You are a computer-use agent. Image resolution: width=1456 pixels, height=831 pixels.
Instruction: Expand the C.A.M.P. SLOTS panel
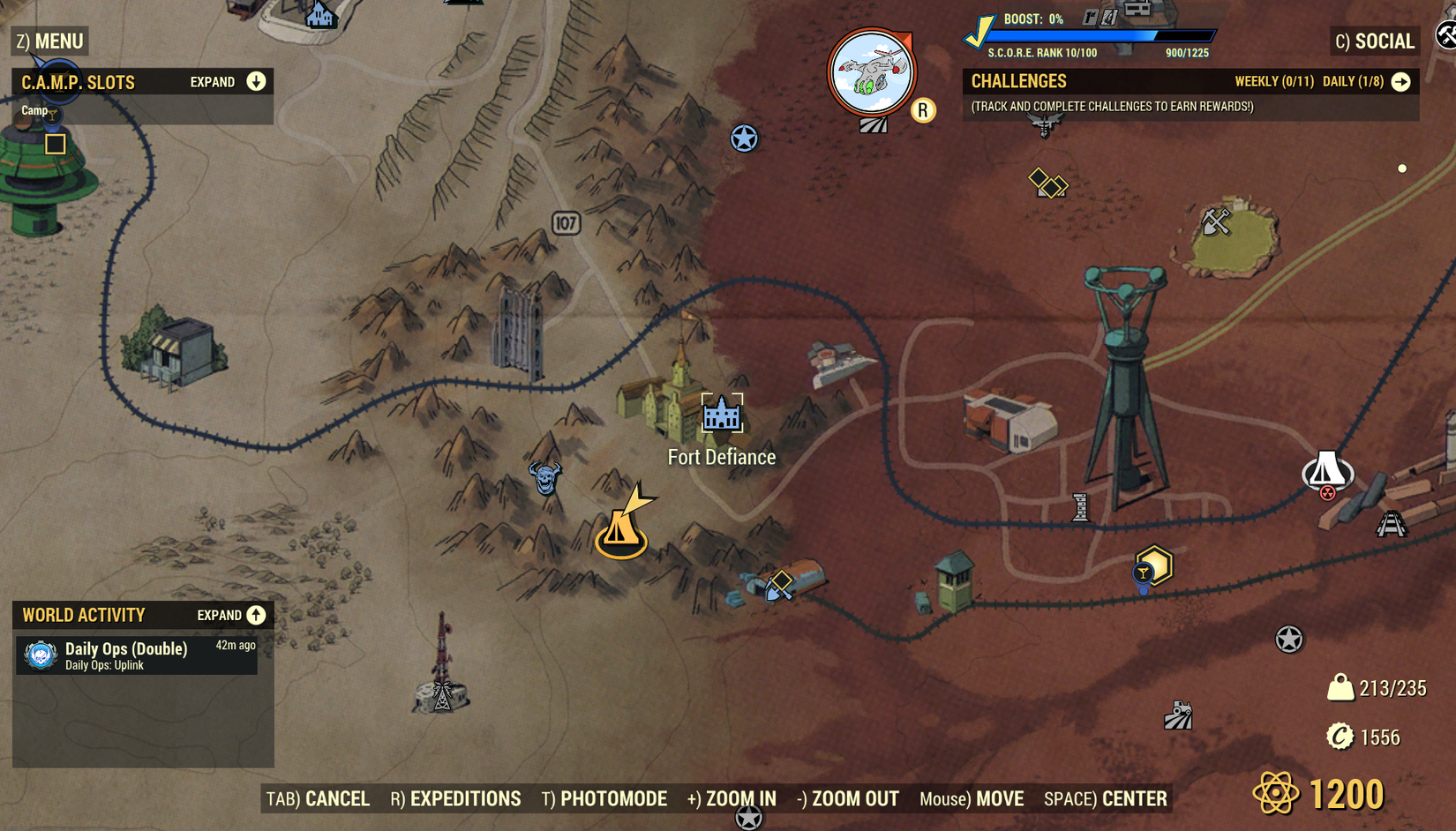click(x=255, y=81)
